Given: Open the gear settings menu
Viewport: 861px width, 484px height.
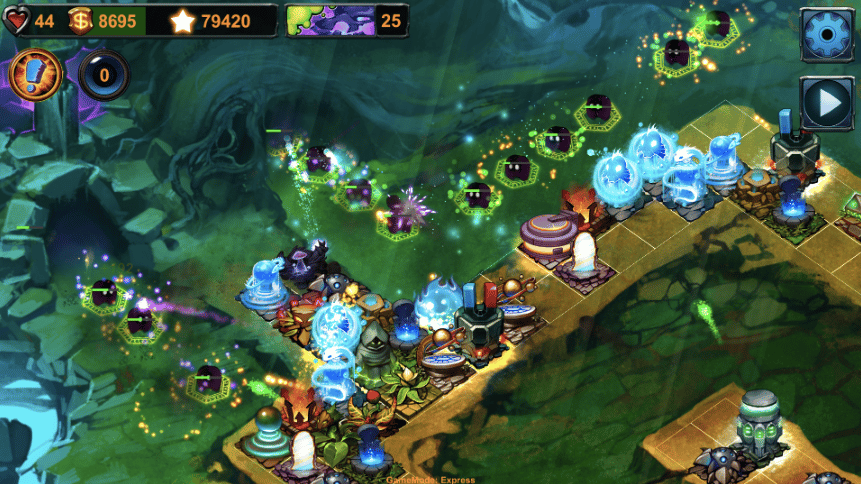Looking at the screenshot, I should point(826,36).
